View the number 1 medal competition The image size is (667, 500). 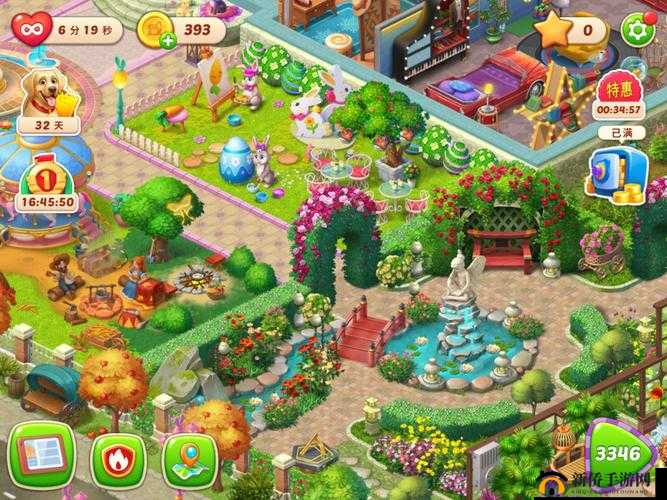pyautogui.click(x=43, y=179)
